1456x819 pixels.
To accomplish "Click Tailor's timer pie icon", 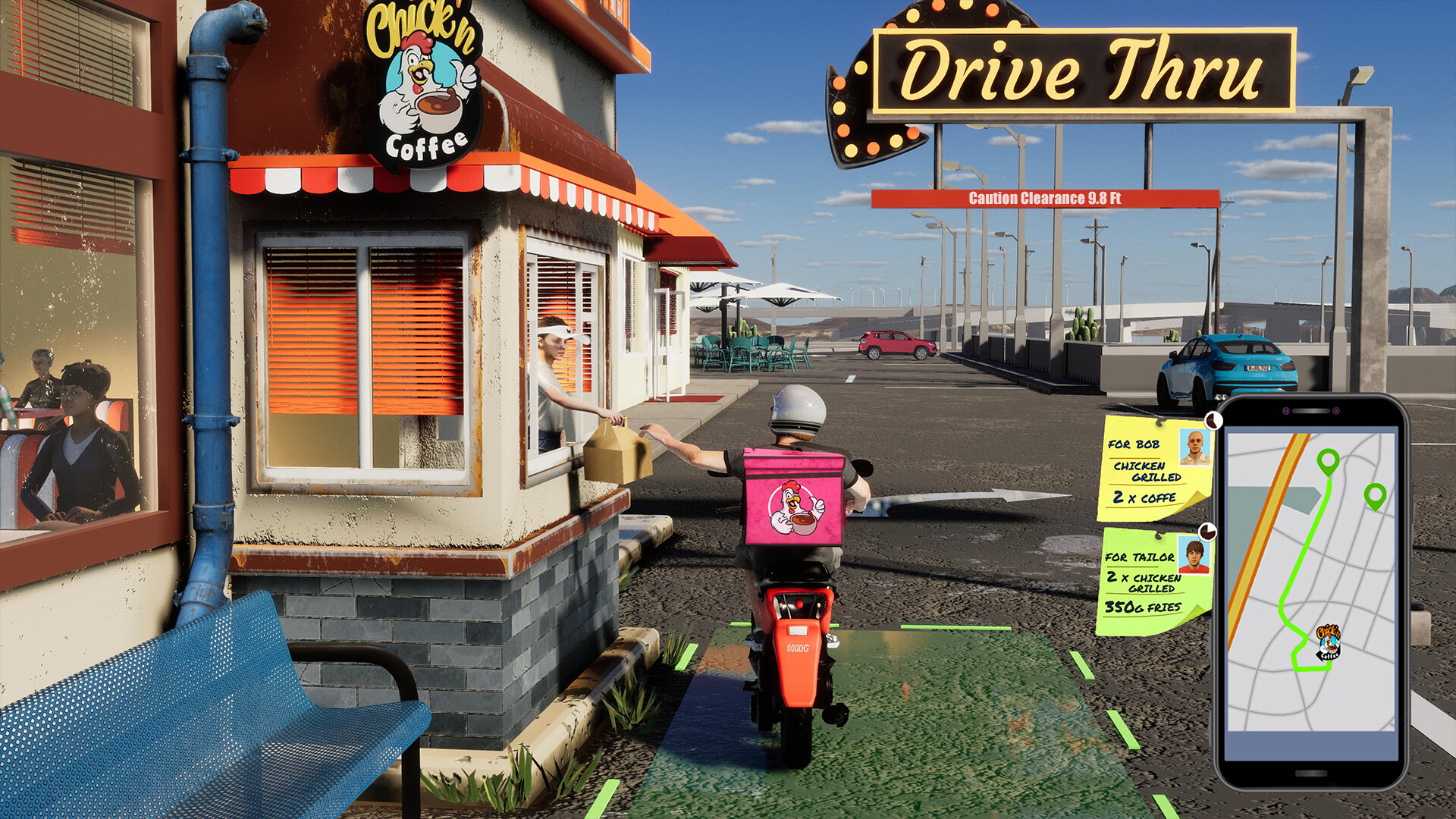I will pos(1208,532).
